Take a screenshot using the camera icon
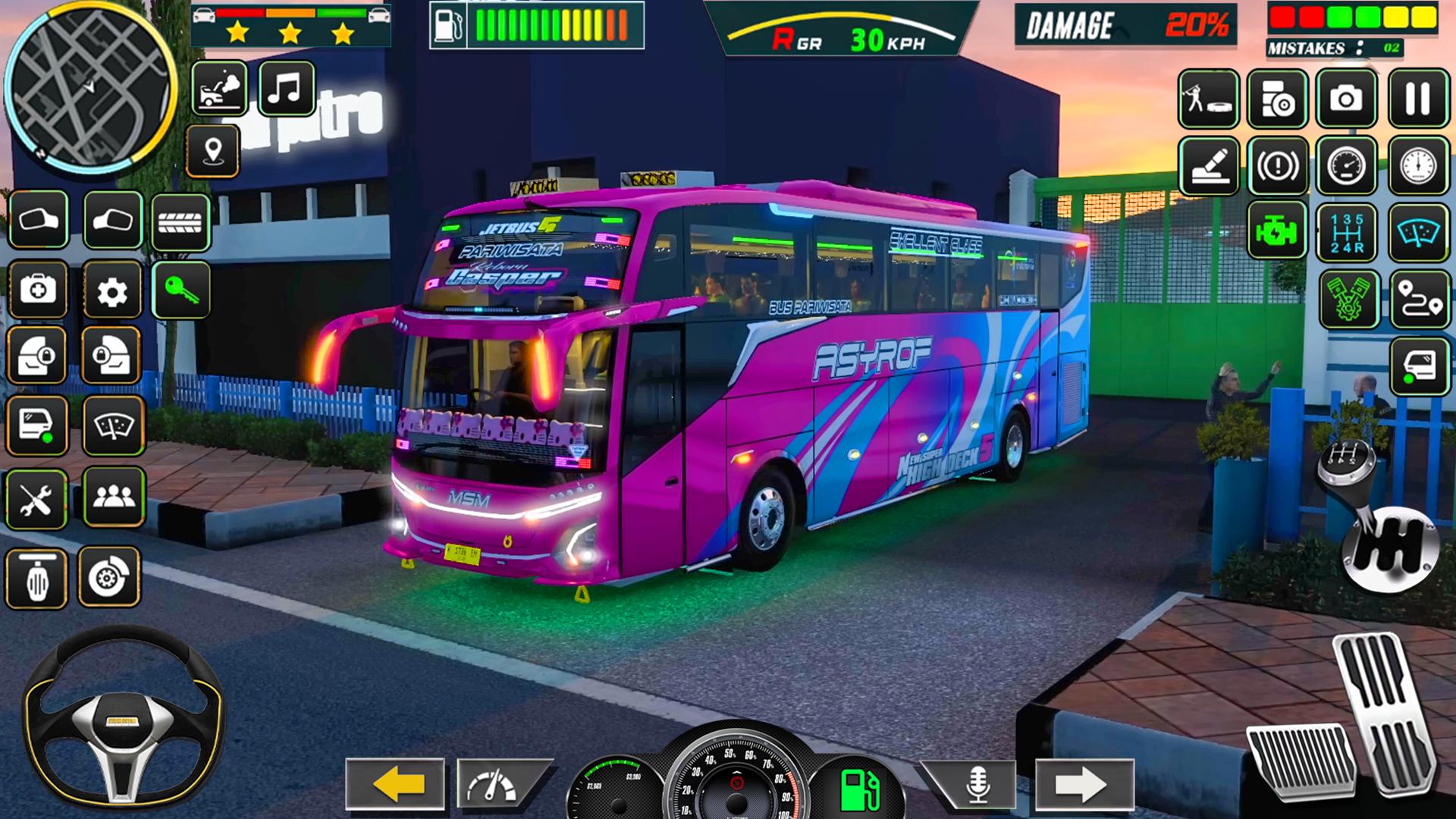 point(1346,99)
